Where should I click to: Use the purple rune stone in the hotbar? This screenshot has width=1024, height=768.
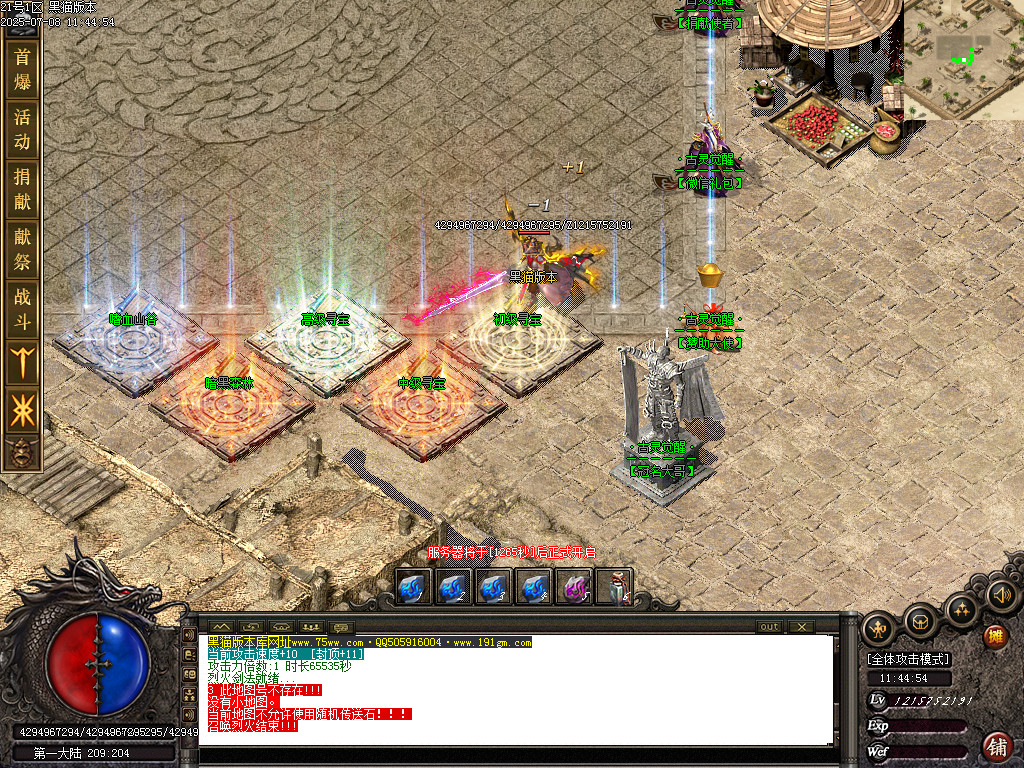574,587
